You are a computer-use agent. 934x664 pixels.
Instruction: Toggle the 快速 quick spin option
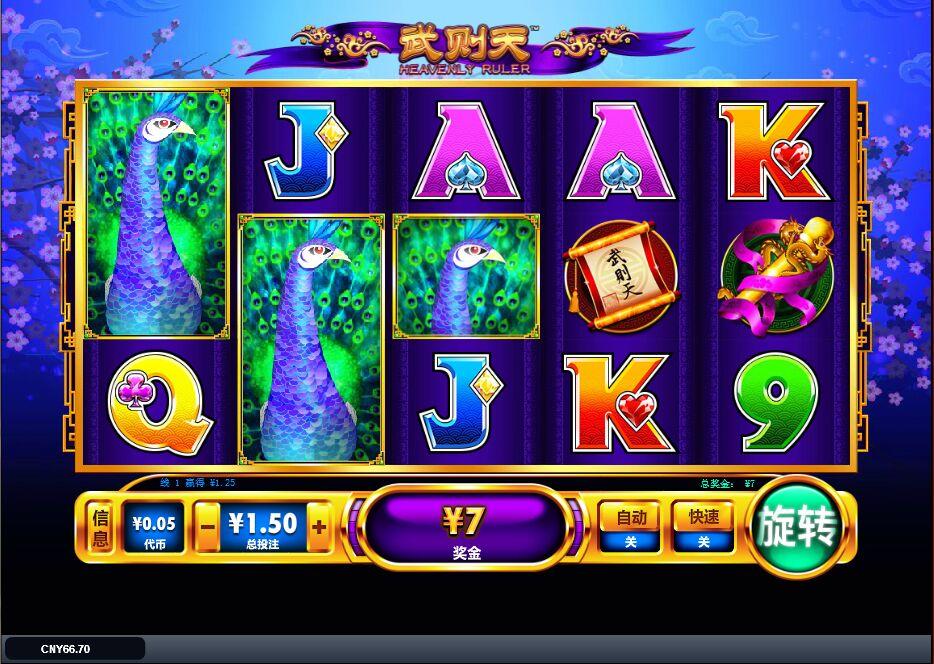pyautogui.click(x=703, y=527)
